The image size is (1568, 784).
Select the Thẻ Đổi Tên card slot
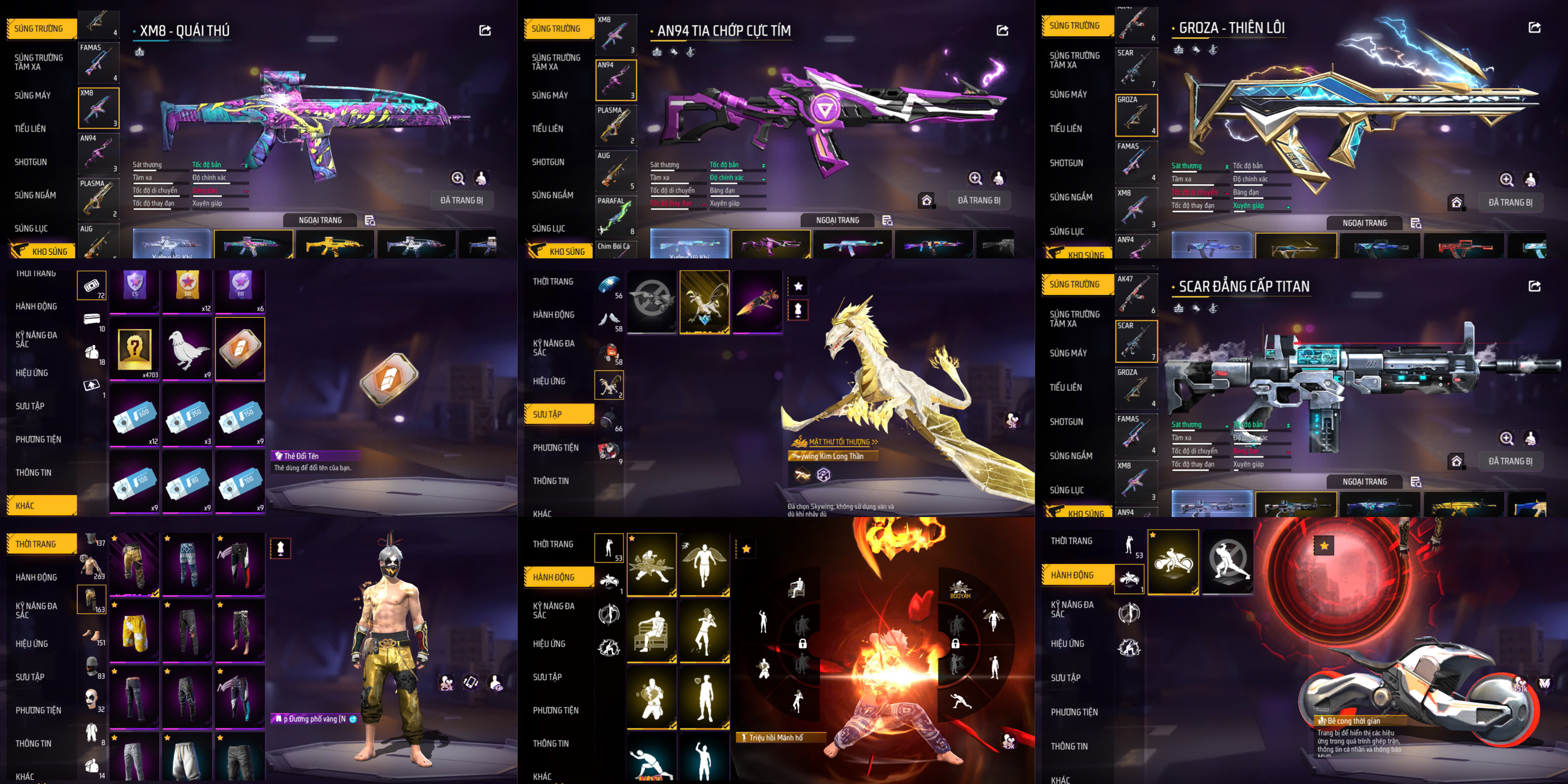(x=240, y=349)
